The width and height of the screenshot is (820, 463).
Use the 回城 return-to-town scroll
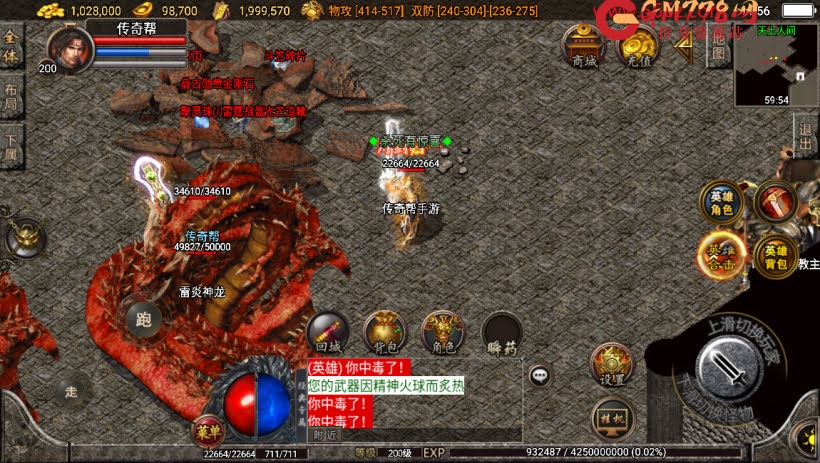tap(327, 333)
